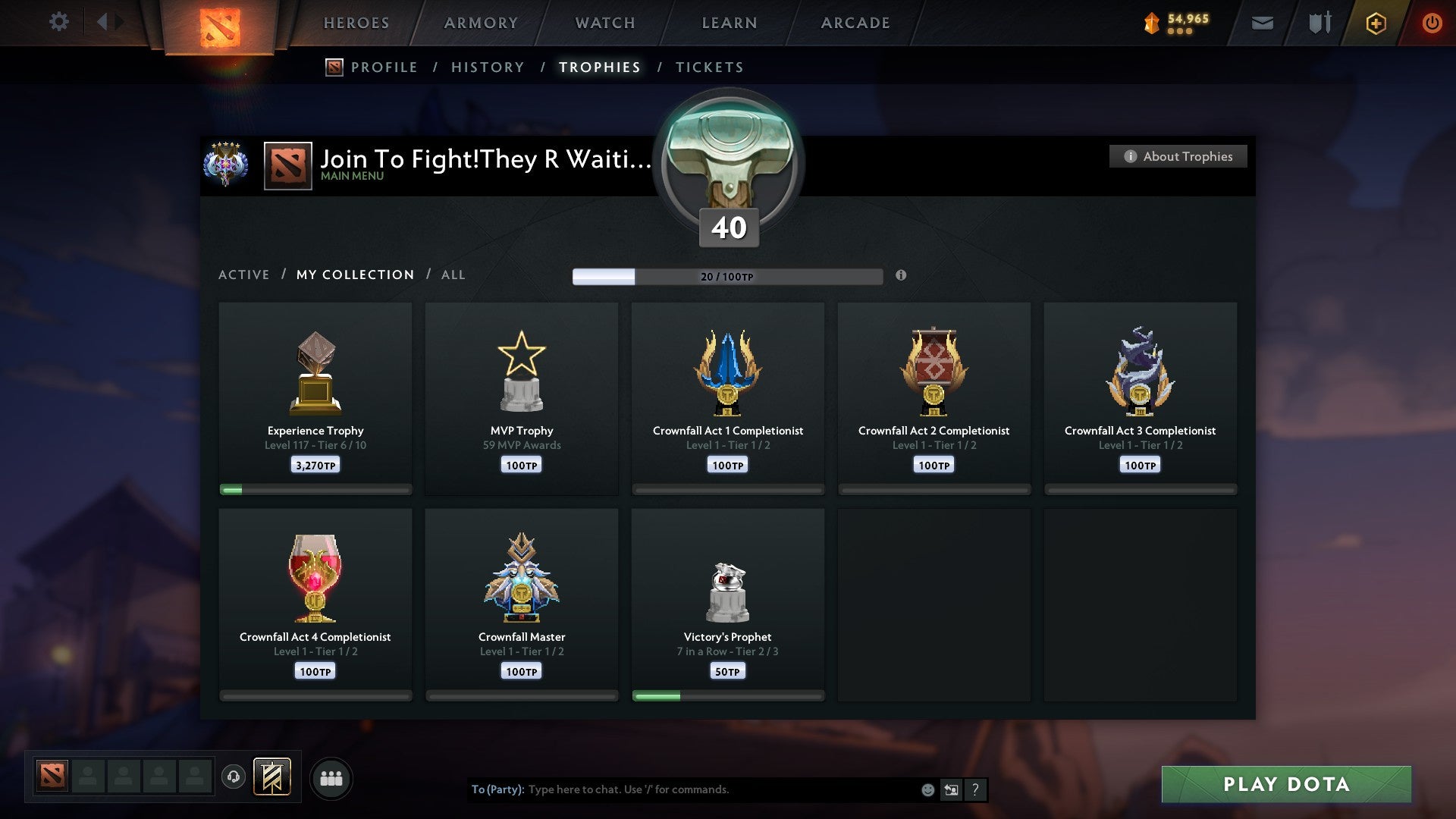The width and height of the screenshot is (1456, 819).
Task: Select the Crownfall Master trophy card
Action: click(x=522, y=603)
